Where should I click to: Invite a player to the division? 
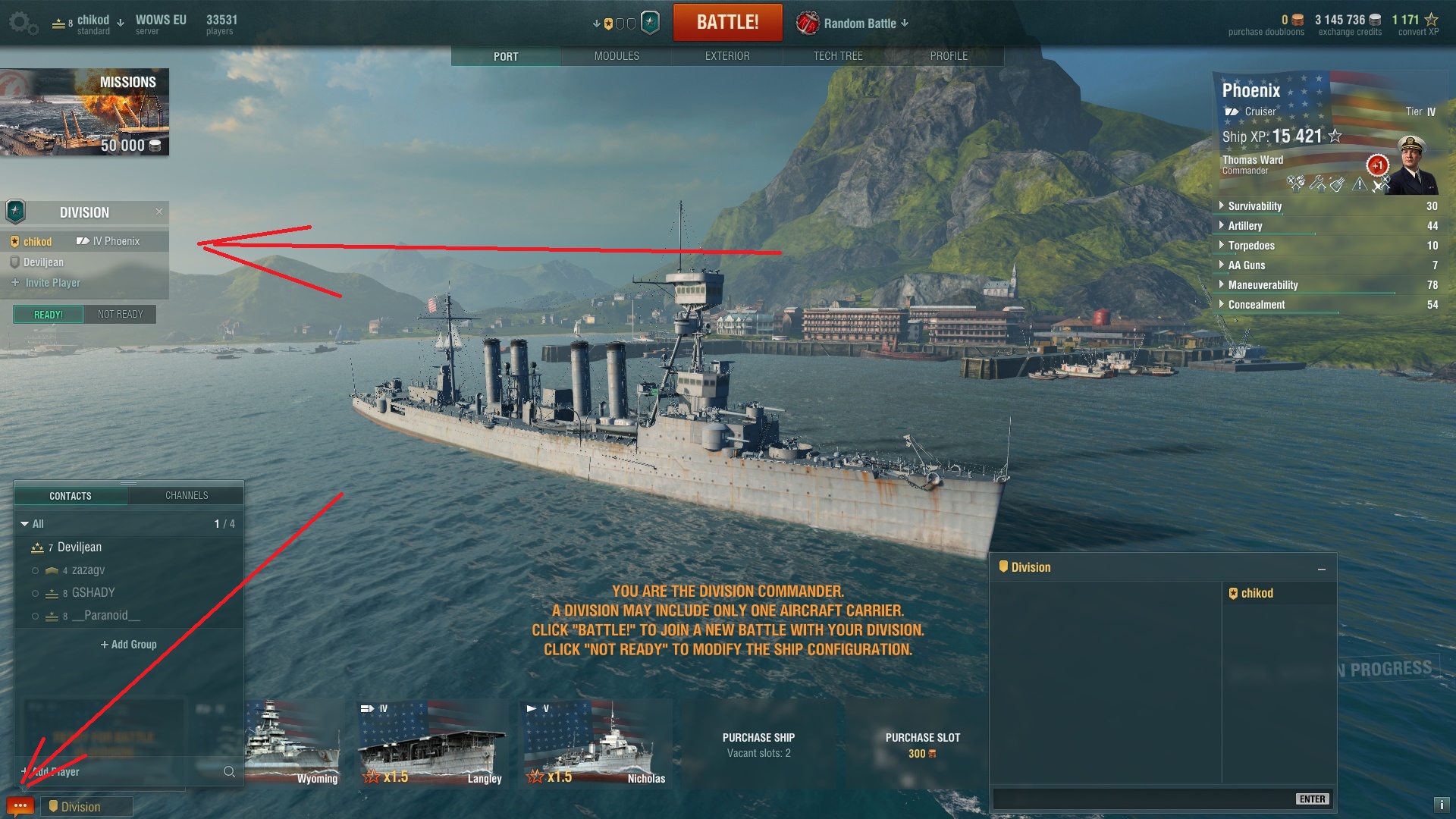click(52, 283)
